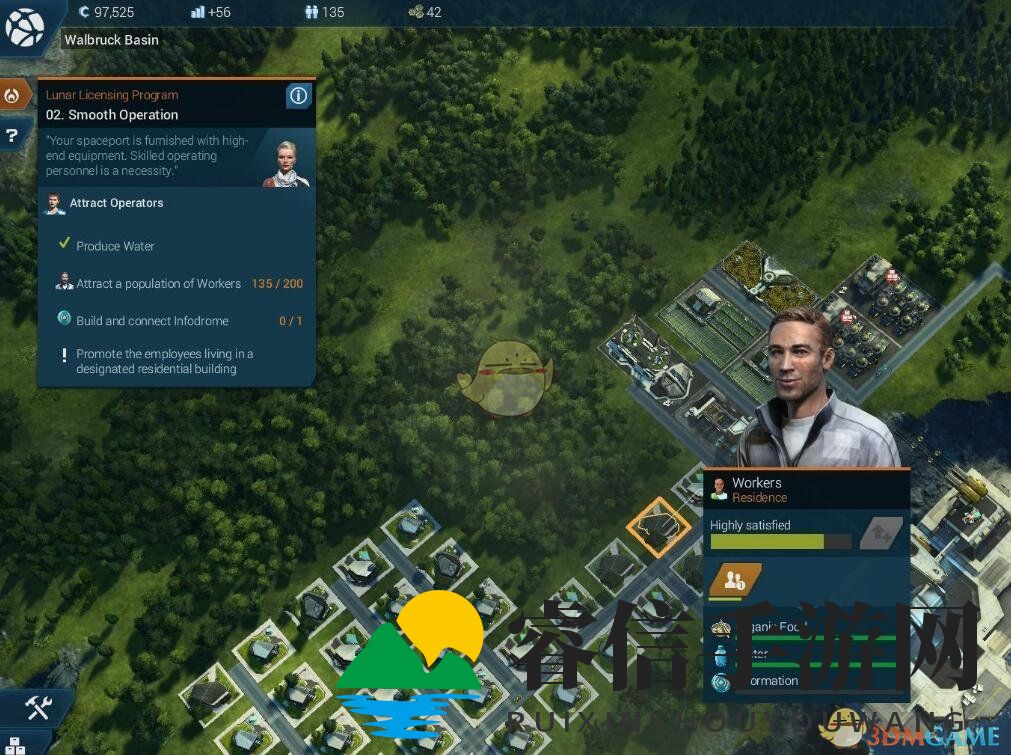Click the grey residence upgrade arrow button

(x=880, y=533)
